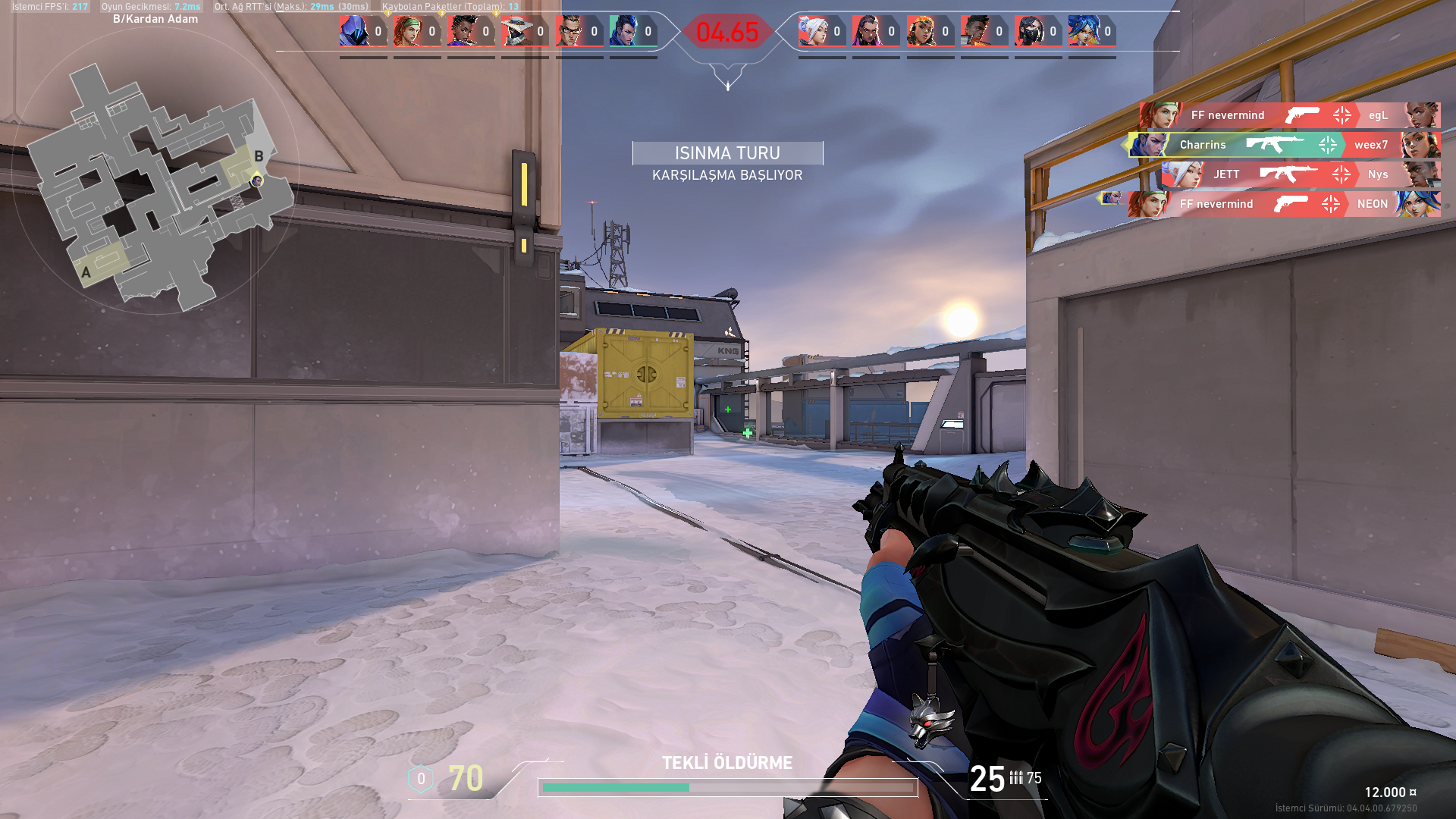The image size is (1456, 819).
Task: Click the shield armor icon beside health
Action: (421, 779)
